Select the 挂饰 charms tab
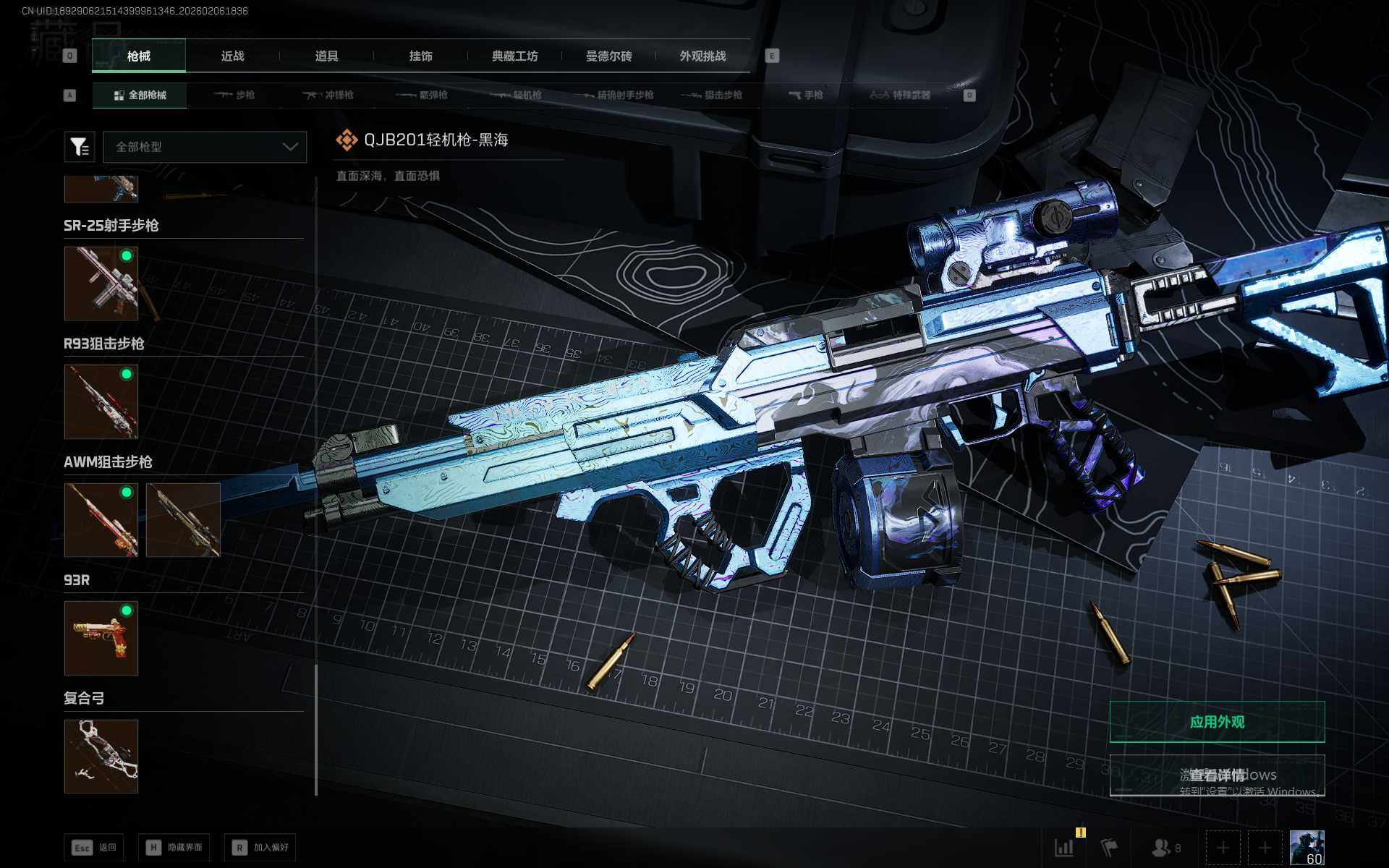This screenshot has width=1389, height=868. [420, 56]
